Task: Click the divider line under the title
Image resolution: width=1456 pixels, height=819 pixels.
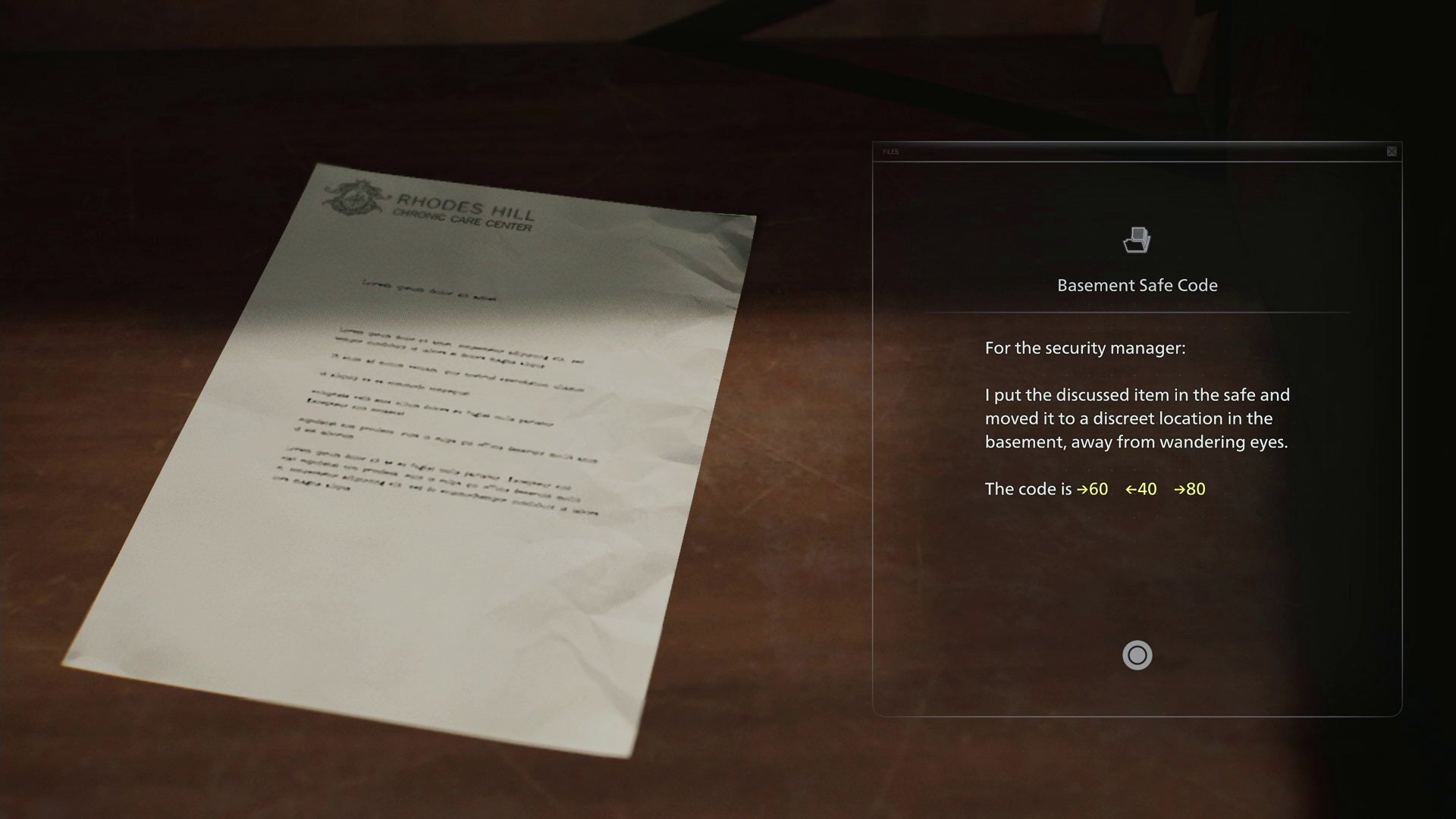Action: coord(1137,312)
